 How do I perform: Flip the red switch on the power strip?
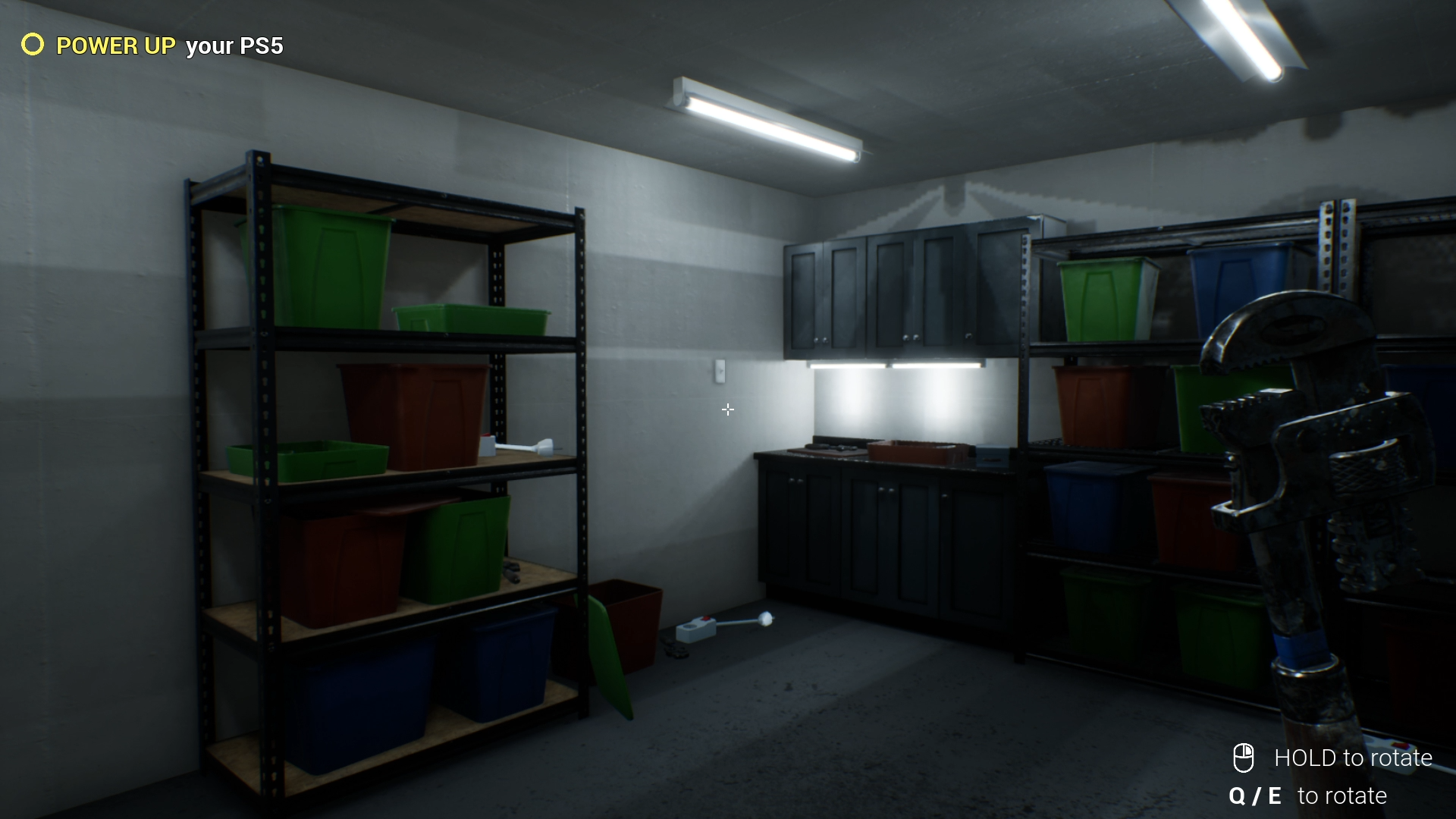[705, 620]
